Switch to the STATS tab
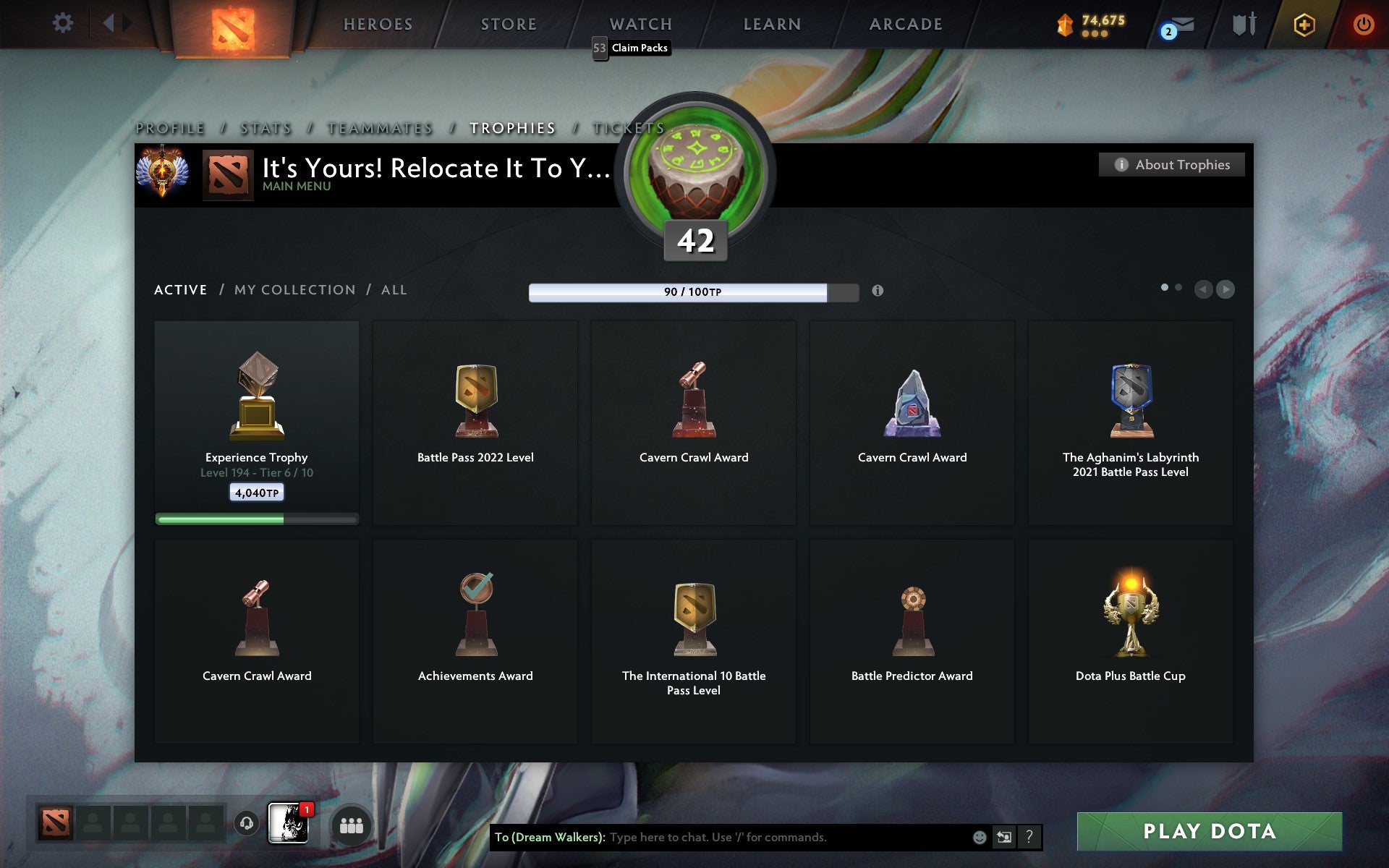Image resolution: width=1389 pixels, height=868 pixels. (x=265, y=127)
